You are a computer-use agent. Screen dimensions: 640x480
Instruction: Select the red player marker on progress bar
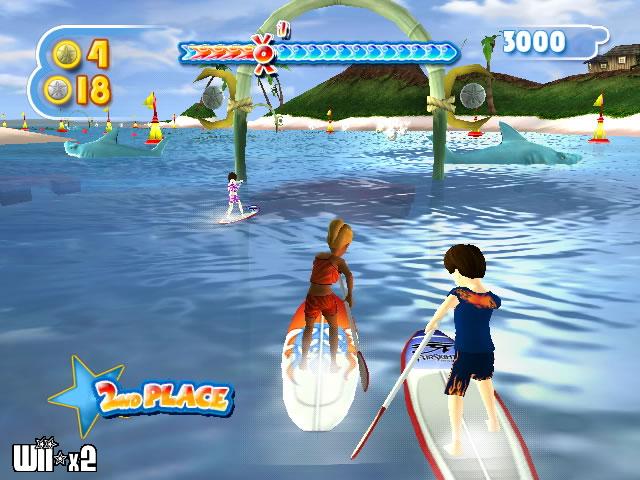(264, 48)
